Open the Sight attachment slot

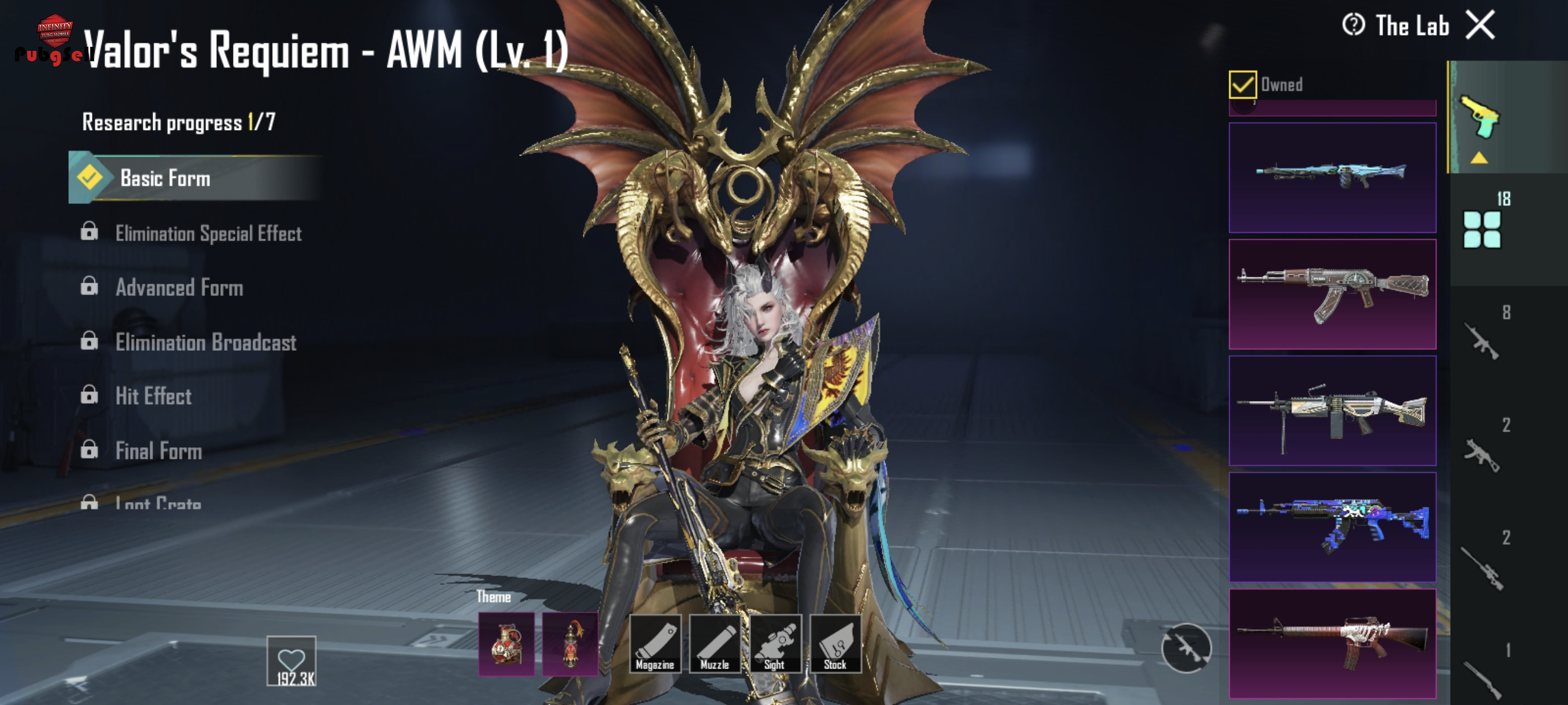pos(775,644)
